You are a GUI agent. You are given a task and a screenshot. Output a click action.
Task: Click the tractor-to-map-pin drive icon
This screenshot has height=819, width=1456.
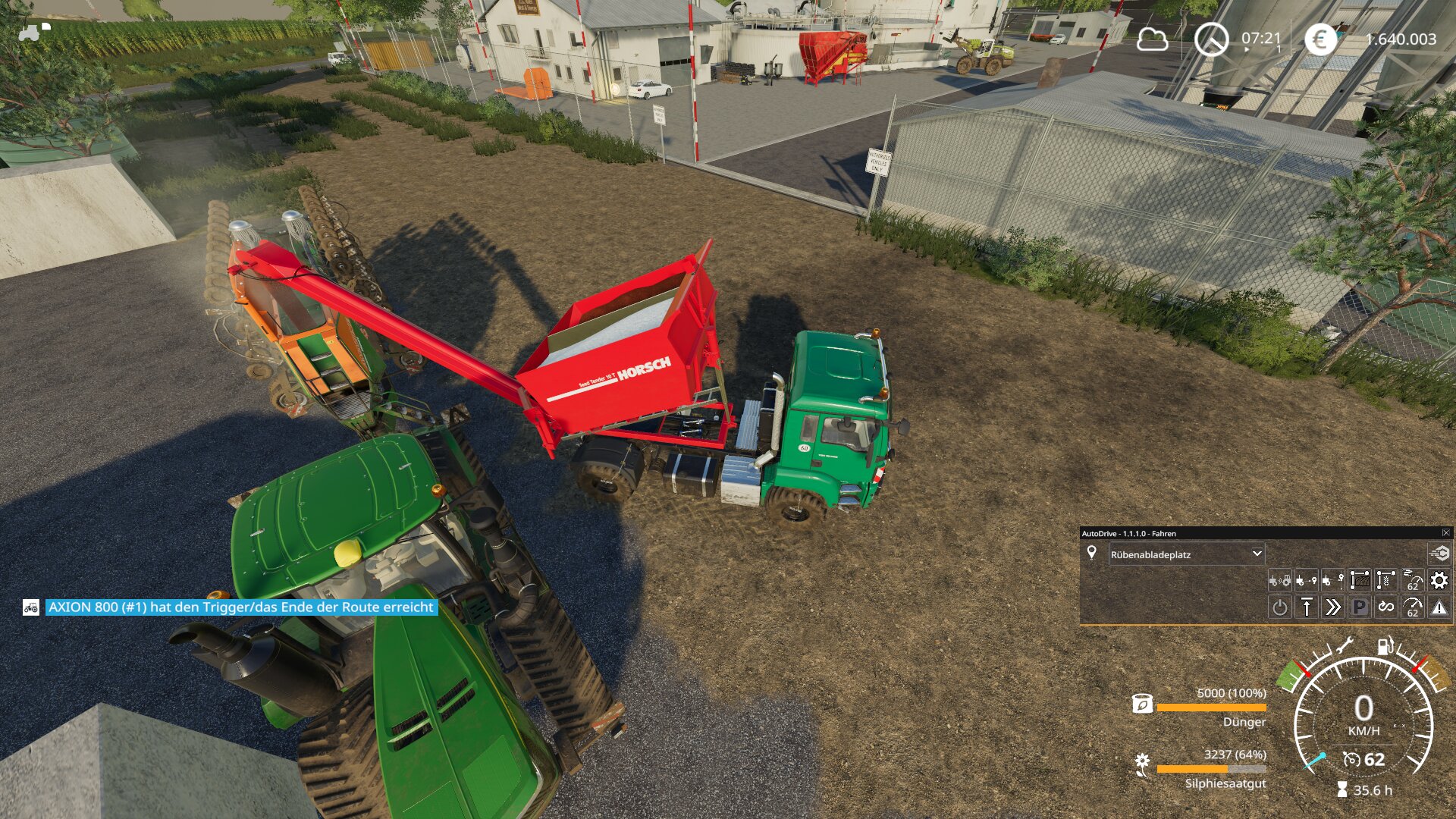(x=1306, y=581)
